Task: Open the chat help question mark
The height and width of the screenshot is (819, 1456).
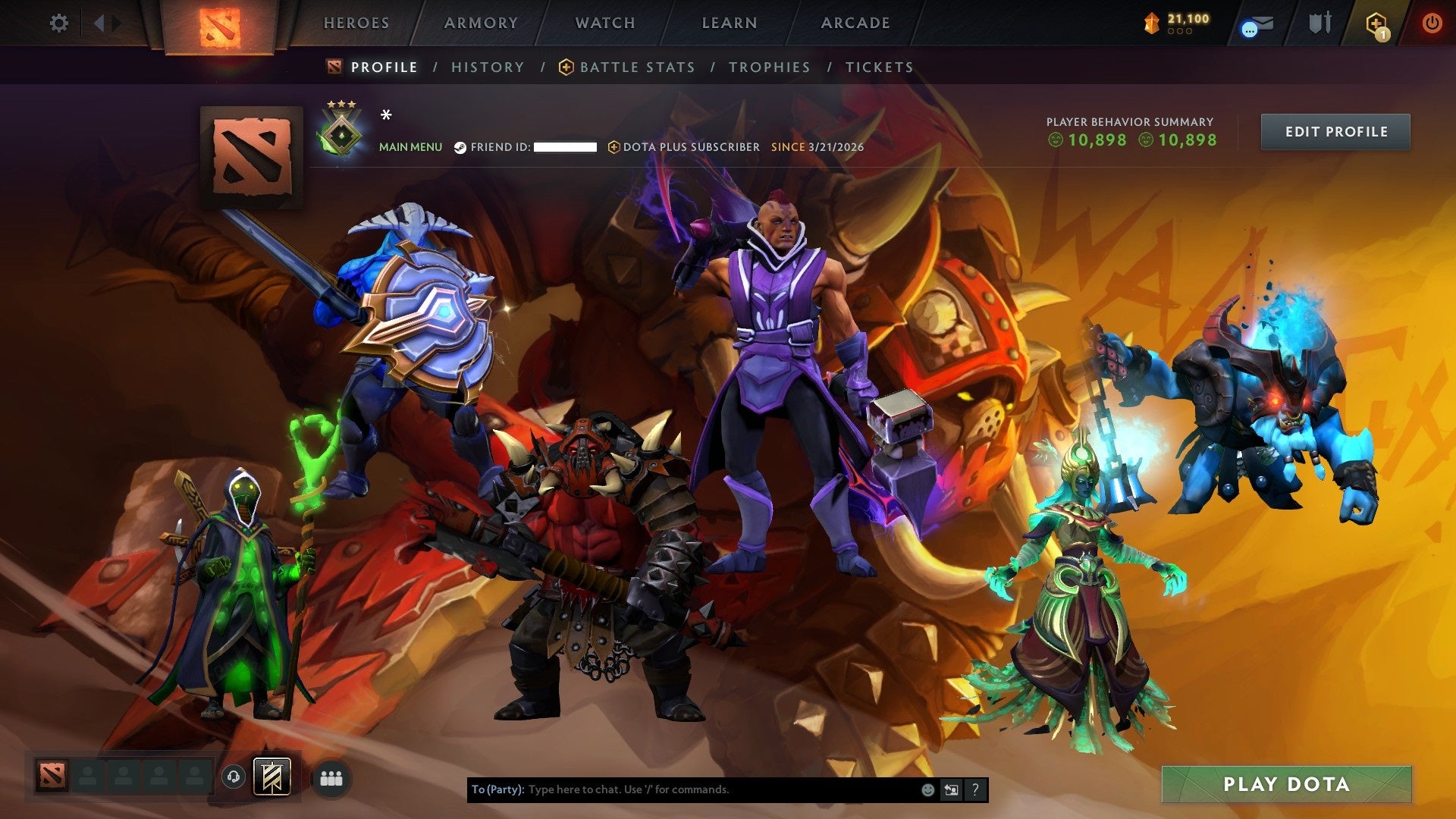Action: tap(974, 789)
